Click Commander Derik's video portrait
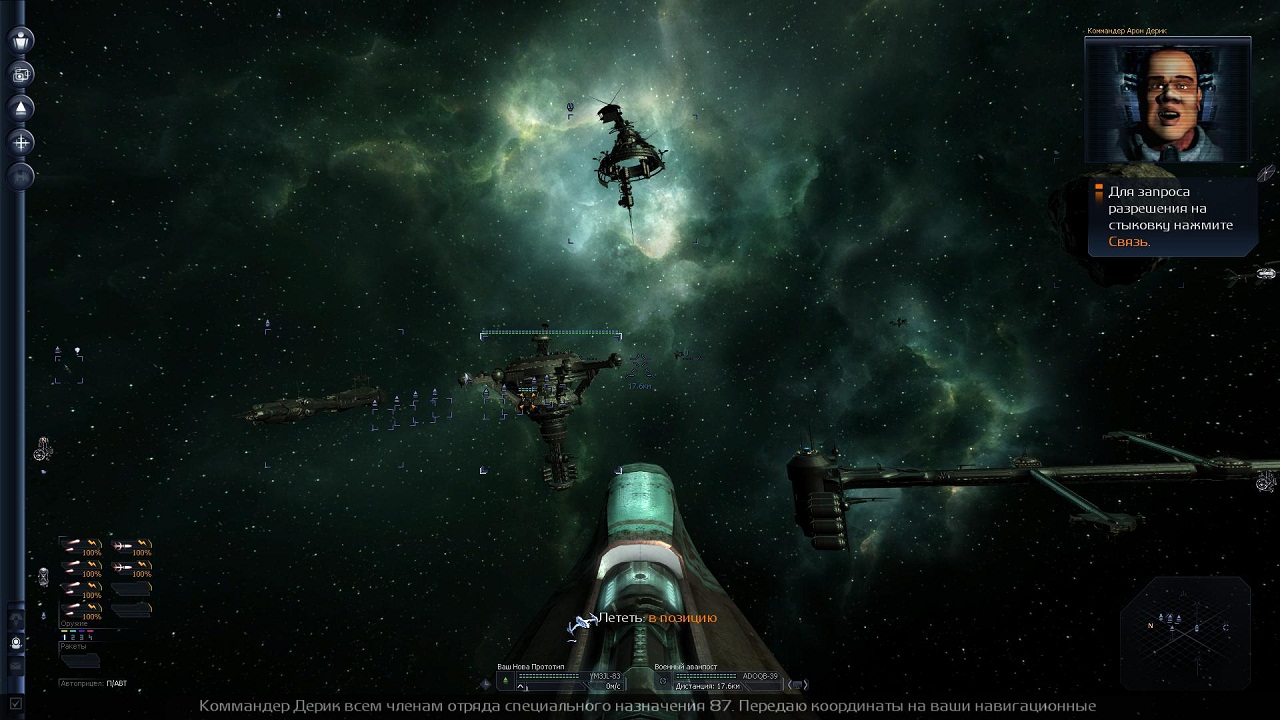This screenshot has width=1280, height=720. pos(1167,102)
